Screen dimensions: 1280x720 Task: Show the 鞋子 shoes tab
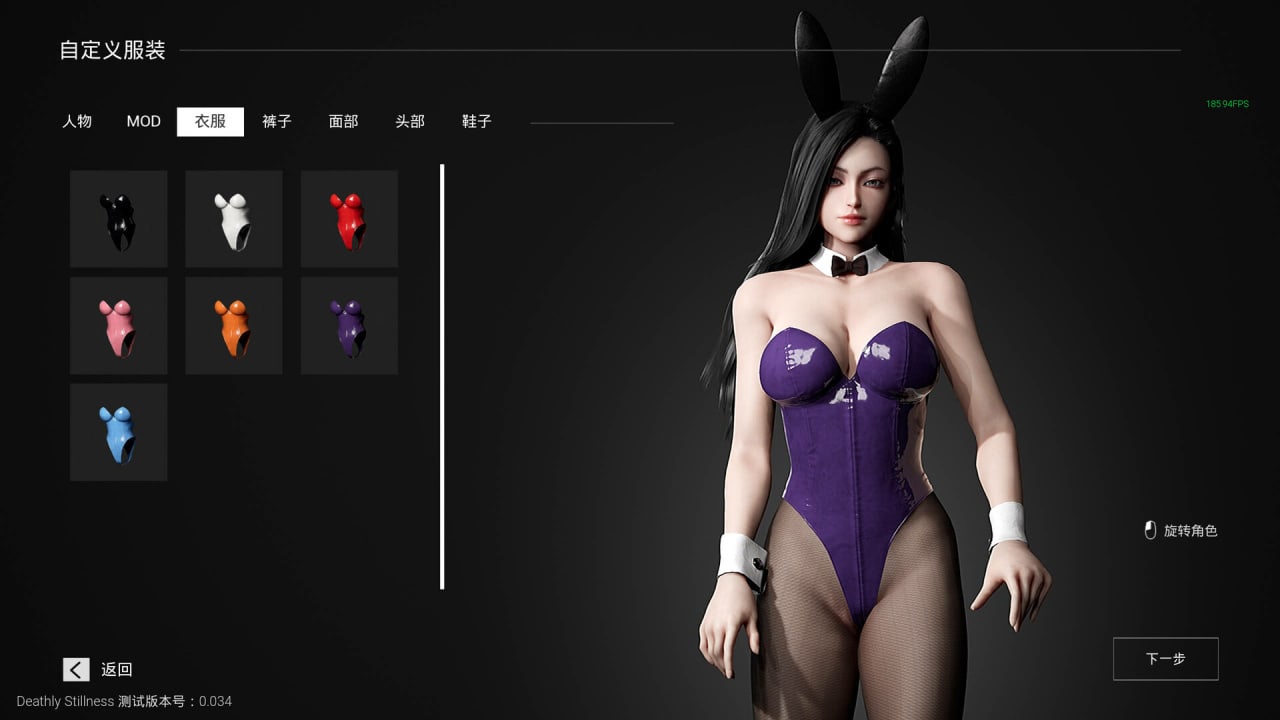pos(477,121)
